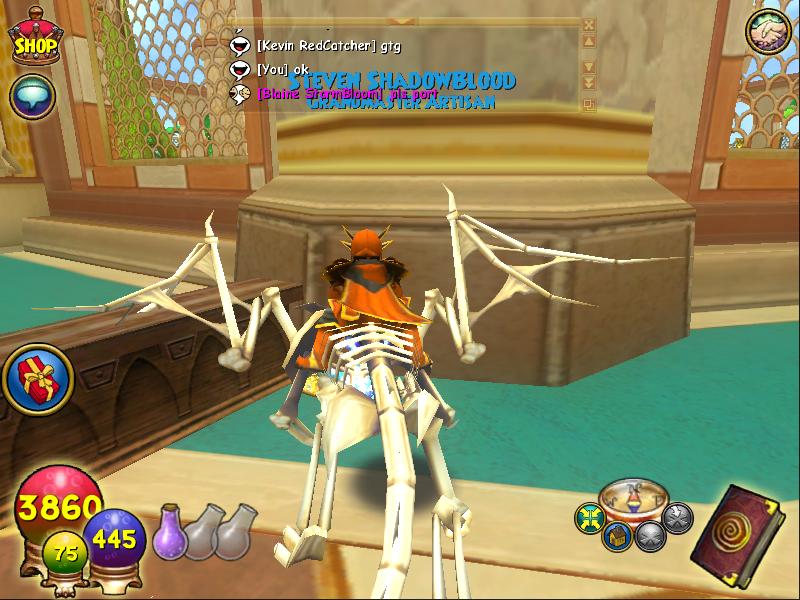Open the Crown Shop
Image resolution: width=800 pixels, height=600 pixels.
[x=34, y=37]
